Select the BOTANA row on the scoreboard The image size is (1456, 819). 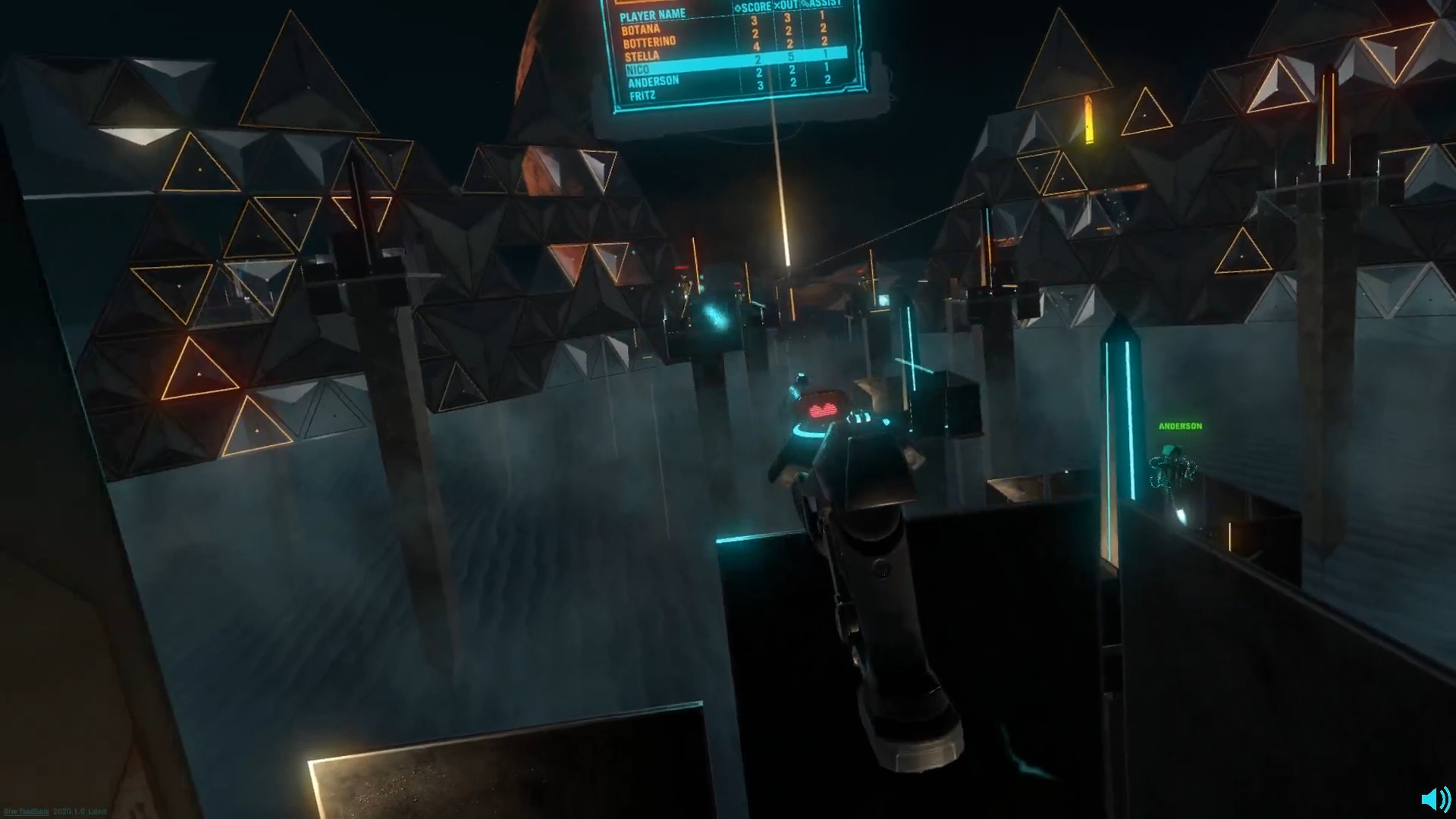pos(642,29)
